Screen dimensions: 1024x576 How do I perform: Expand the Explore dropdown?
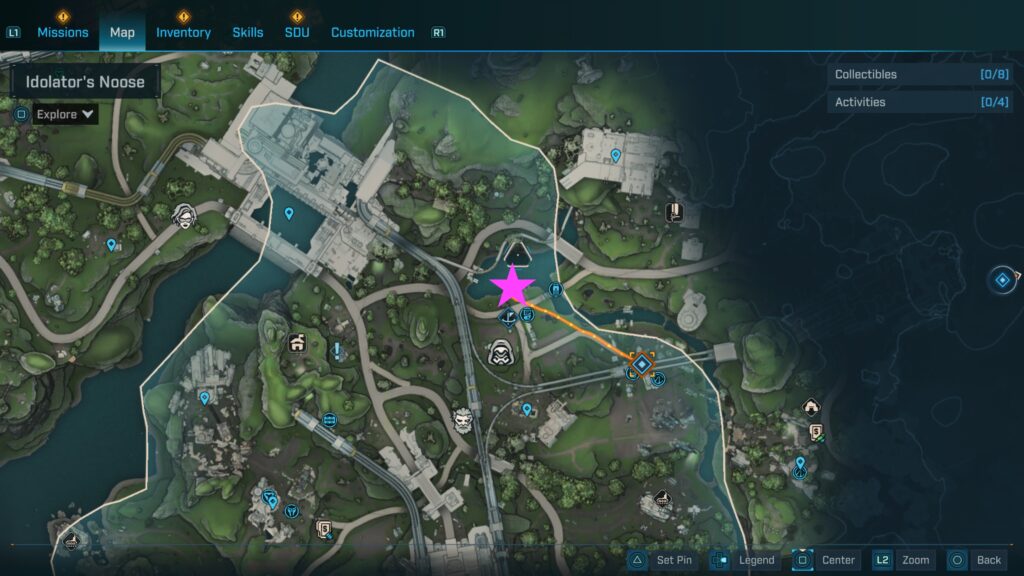point(65,114)
